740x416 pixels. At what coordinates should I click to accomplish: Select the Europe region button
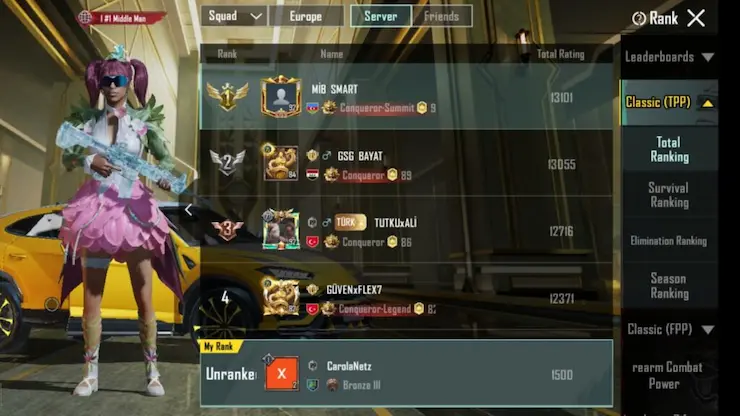tap(305, 16)
